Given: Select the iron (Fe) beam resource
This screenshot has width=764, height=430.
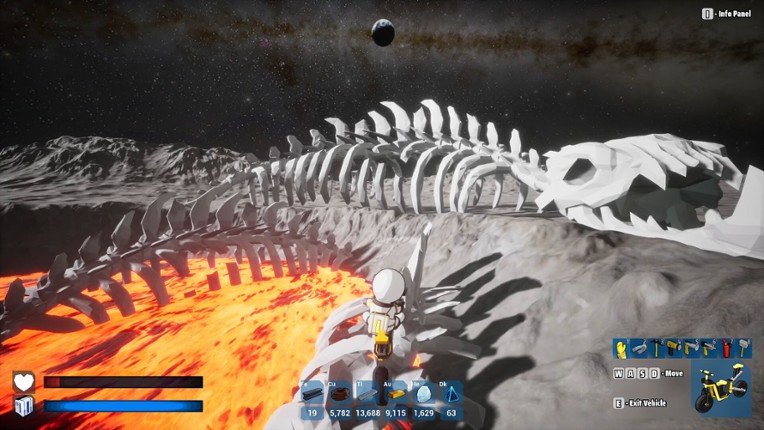Looking at the screenshot, I should (x=312, y=395).
